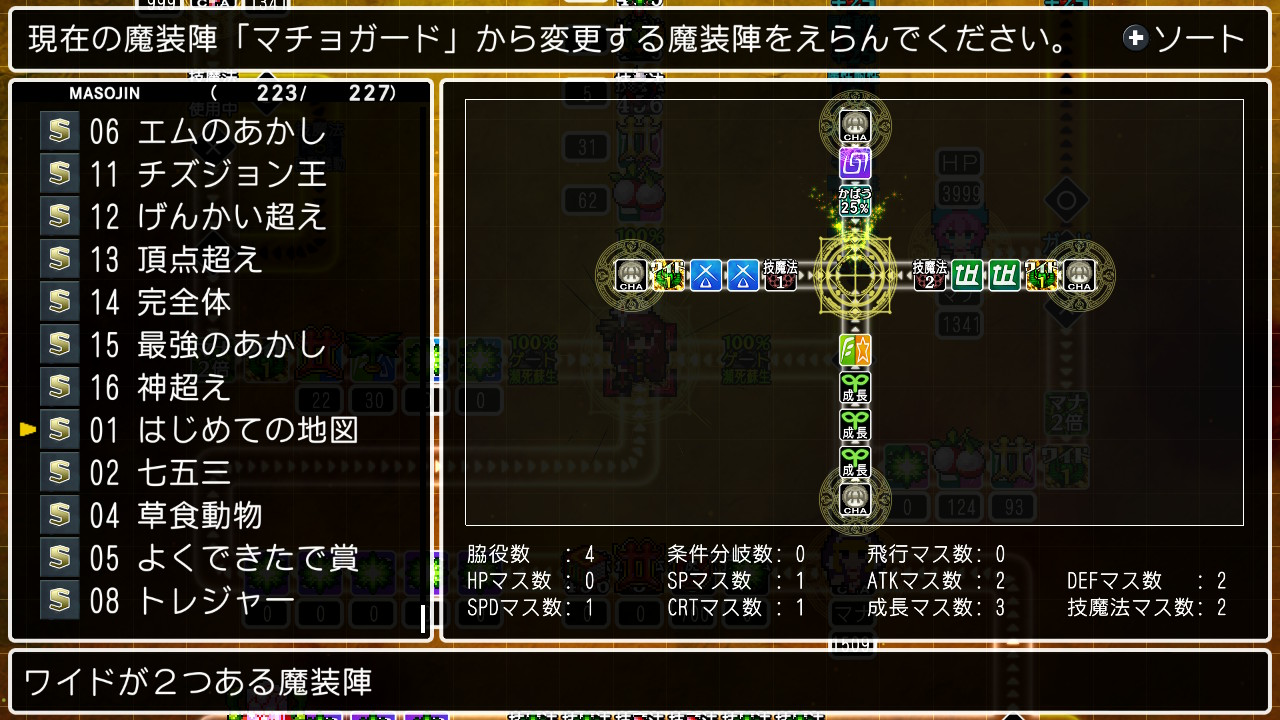Click the orange star growth tile

pos(854,350)
